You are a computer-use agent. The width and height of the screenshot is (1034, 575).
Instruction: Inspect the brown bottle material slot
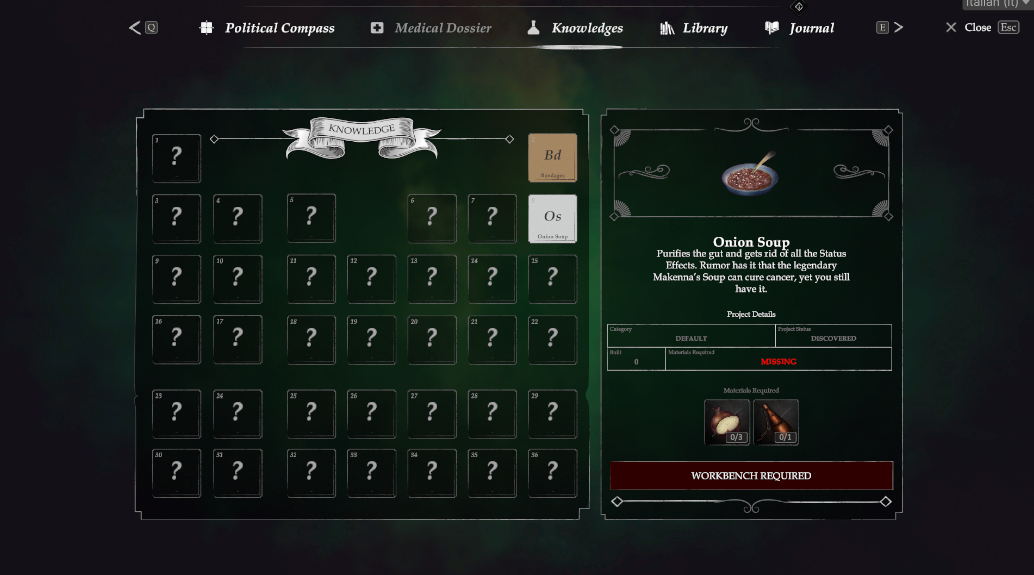coord(776,422)
